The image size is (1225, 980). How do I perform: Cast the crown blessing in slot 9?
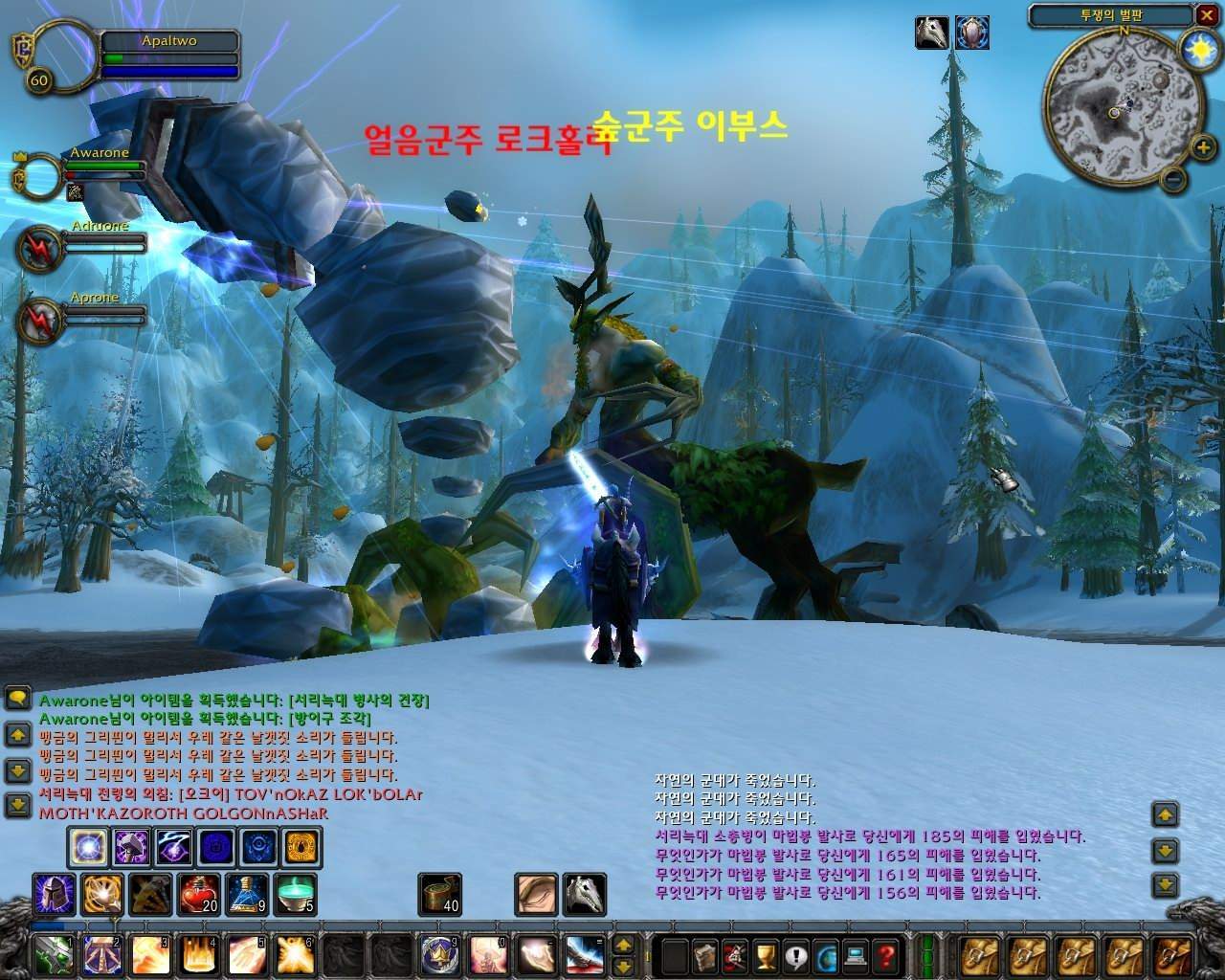[x=437, y=954]
